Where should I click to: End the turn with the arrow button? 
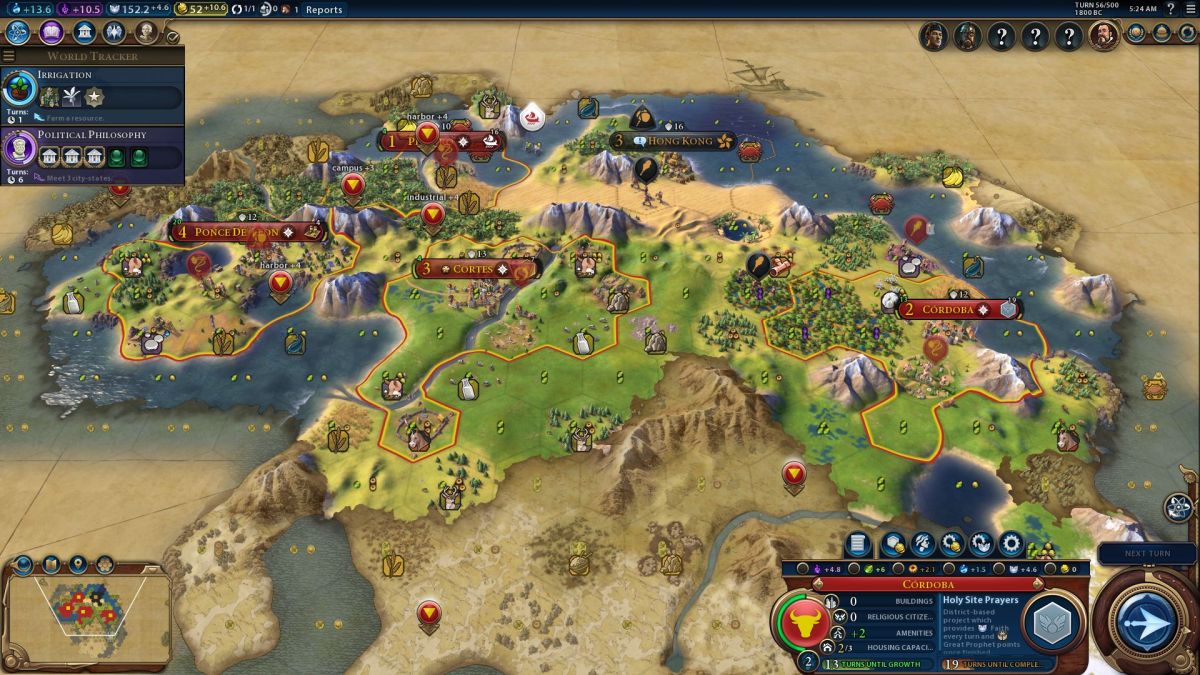click(1146, 621)
